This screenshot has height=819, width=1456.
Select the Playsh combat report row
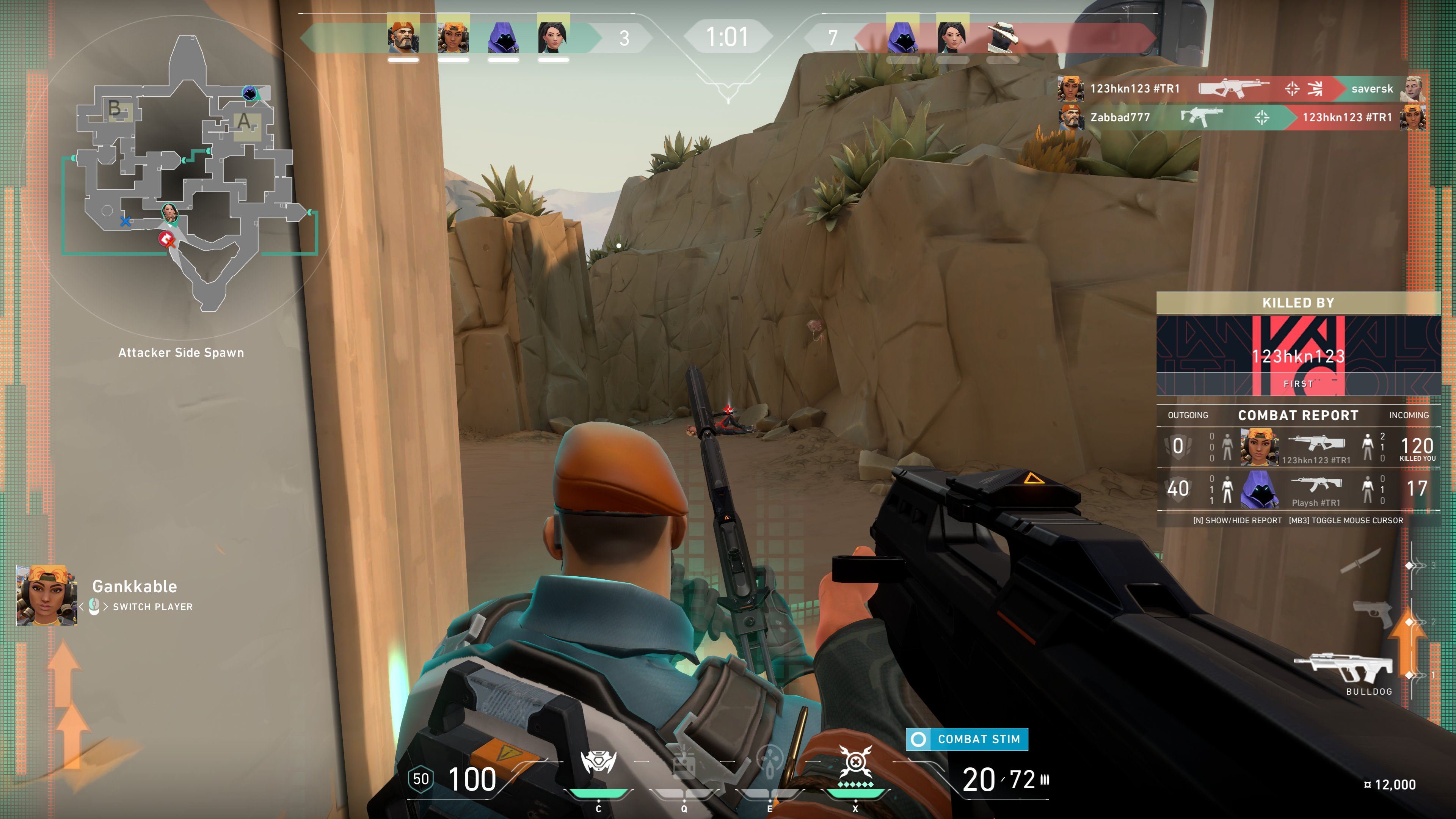(1298, 490)
